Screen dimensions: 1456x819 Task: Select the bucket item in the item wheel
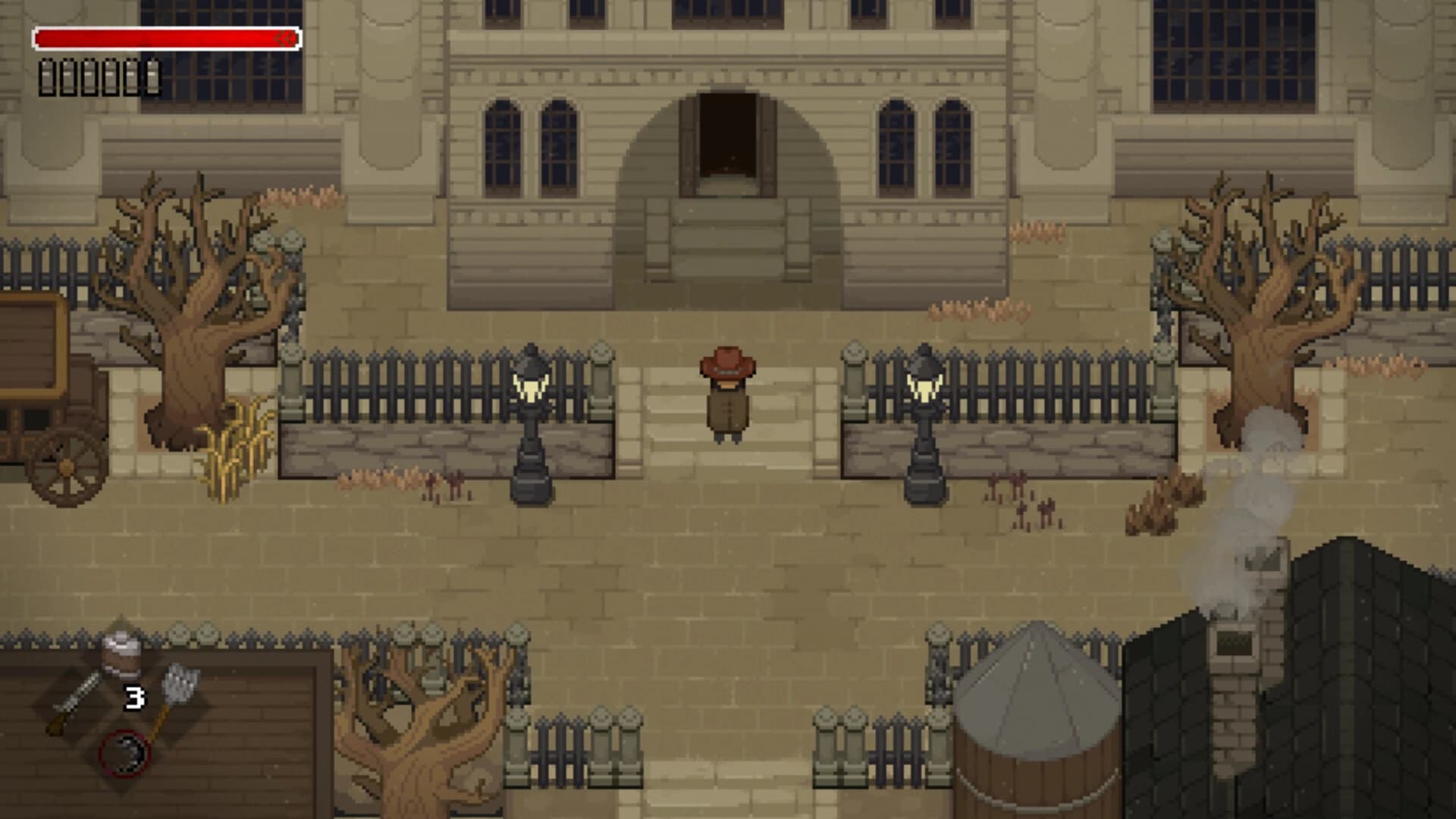121,656
